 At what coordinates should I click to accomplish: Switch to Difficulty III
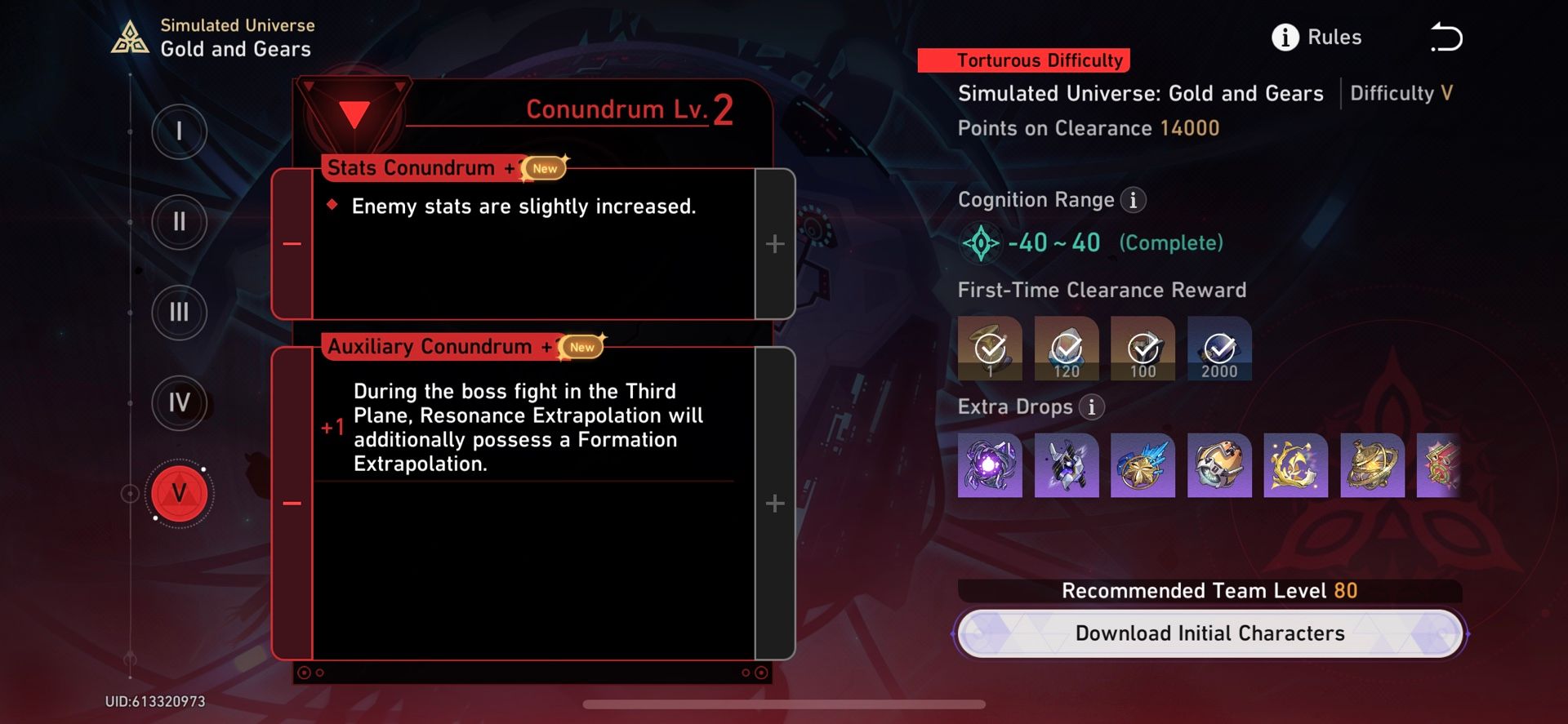click(180, 313)
